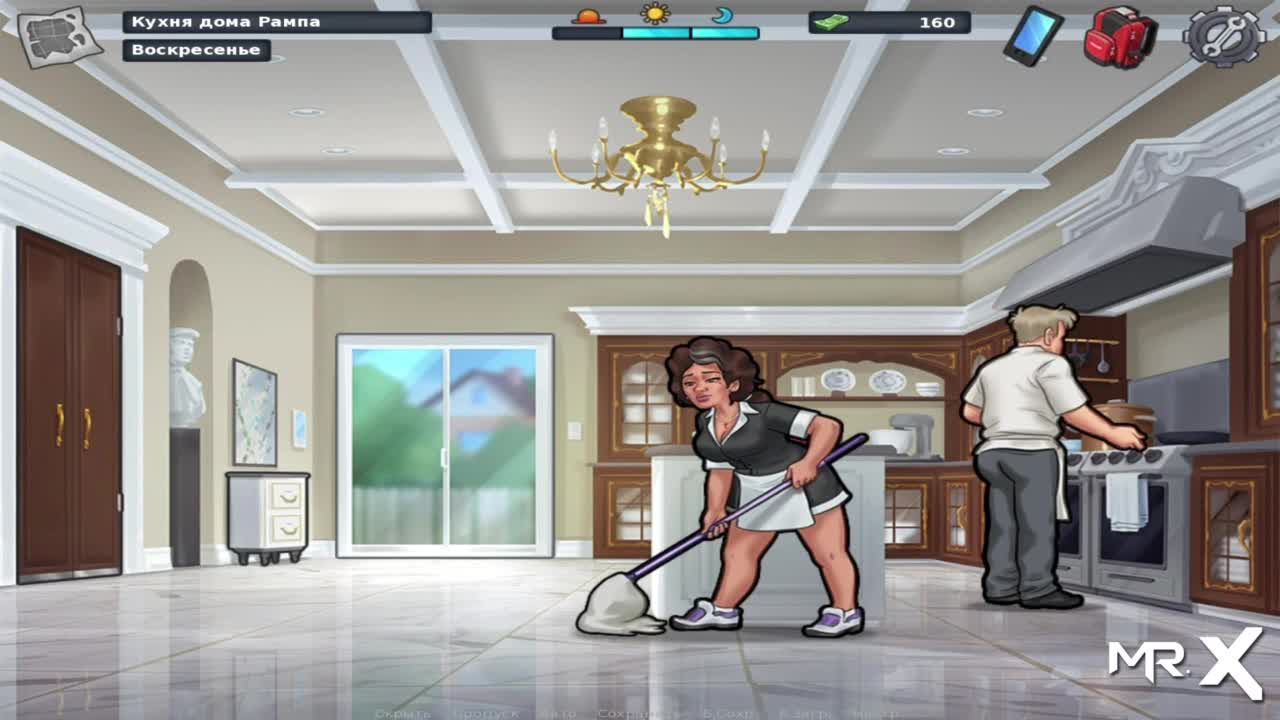The image size is (1280, 720).
Task: Select the Б.Сохр quick save option
Action: click(x=726, y=713)
